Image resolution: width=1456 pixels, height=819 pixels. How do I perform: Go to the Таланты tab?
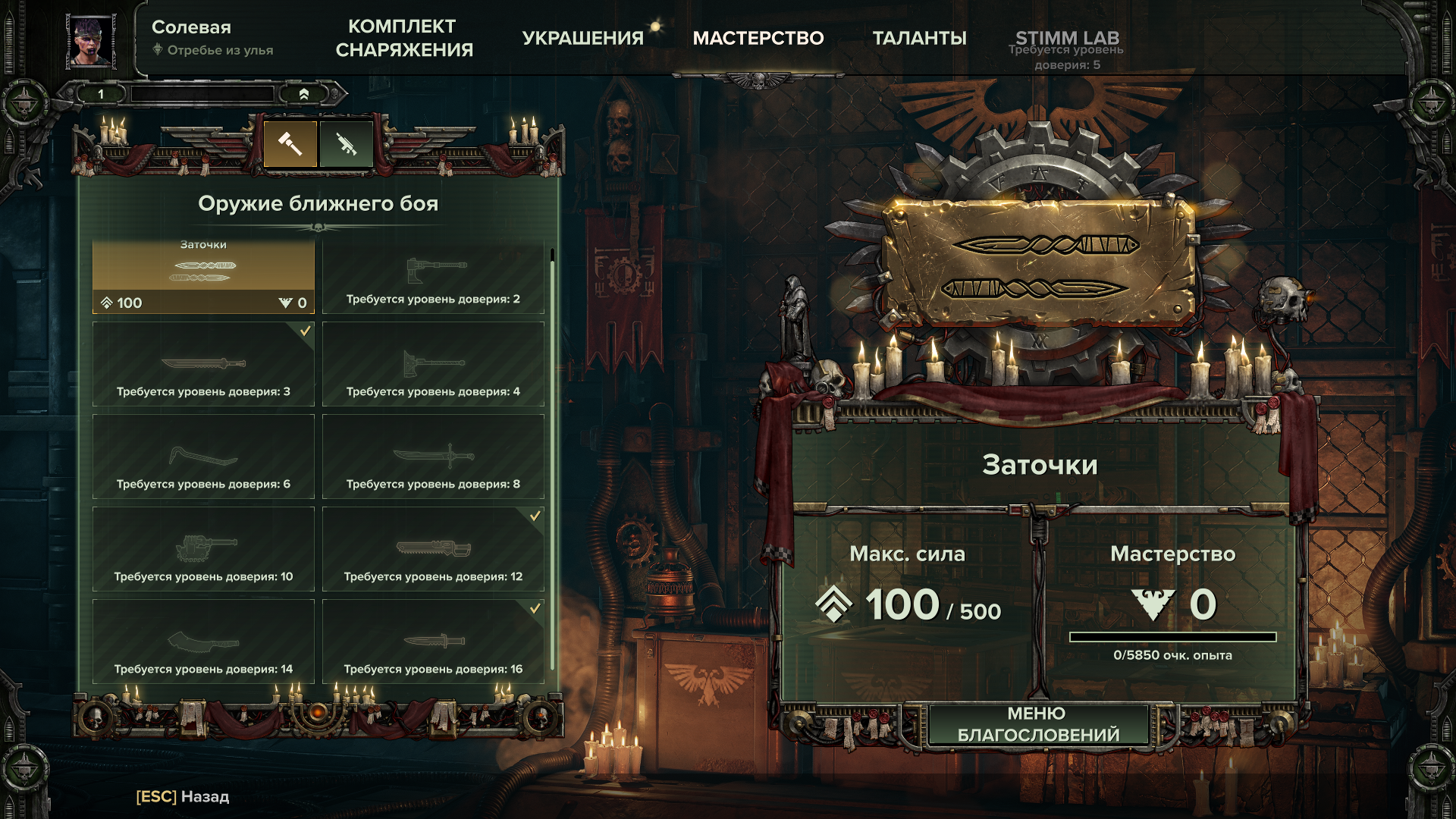click(x=919, y=38)
